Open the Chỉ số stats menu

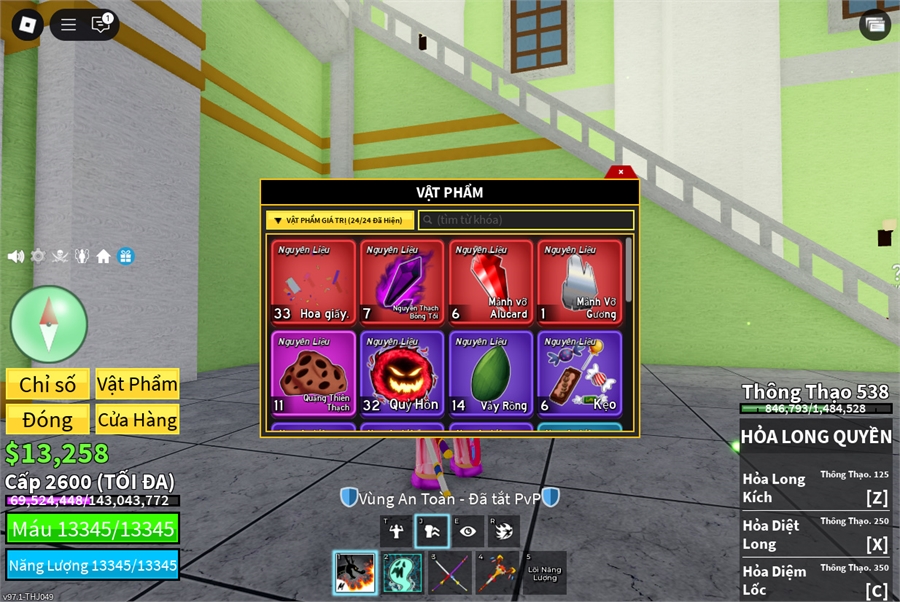tap(48, 384)
